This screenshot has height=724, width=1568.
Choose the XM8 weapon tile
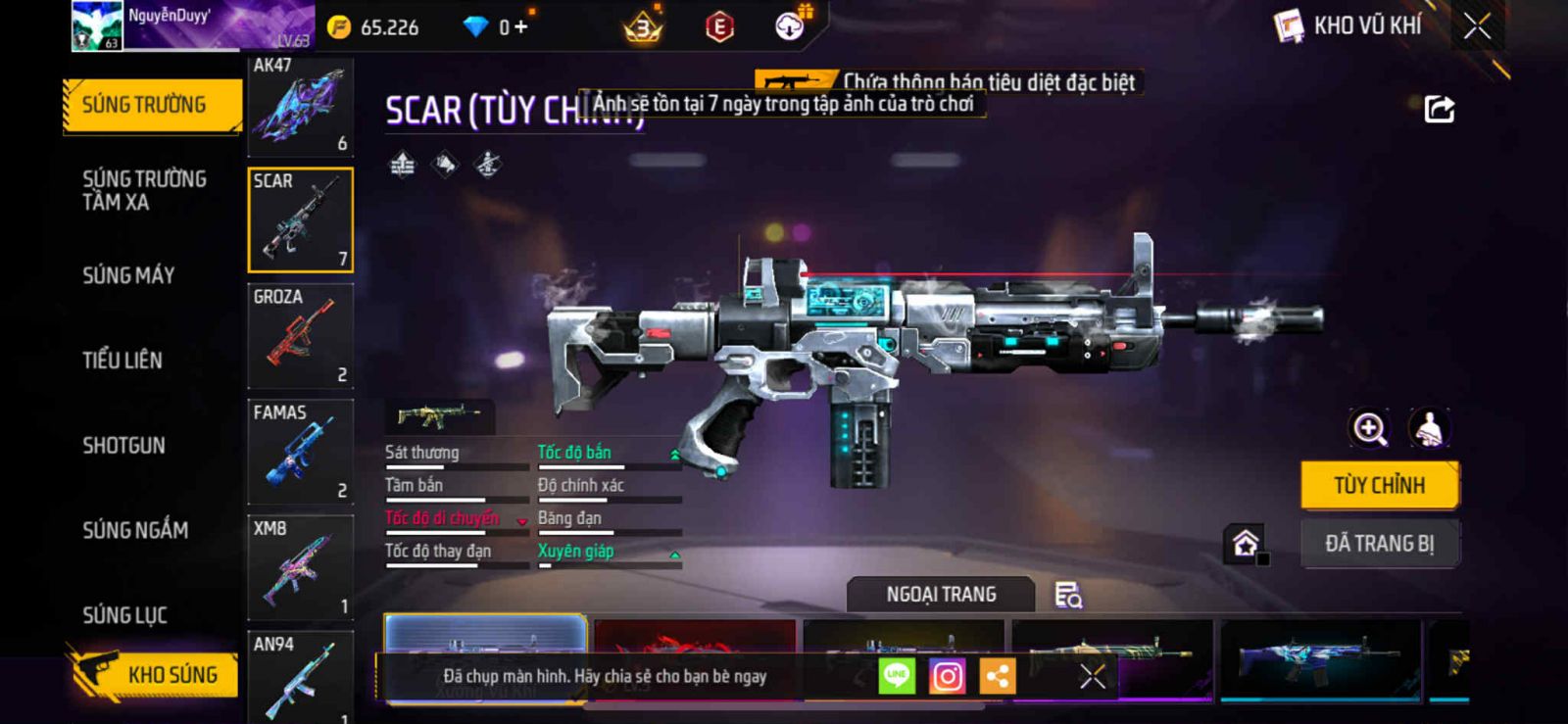click(x=300, y=567)
